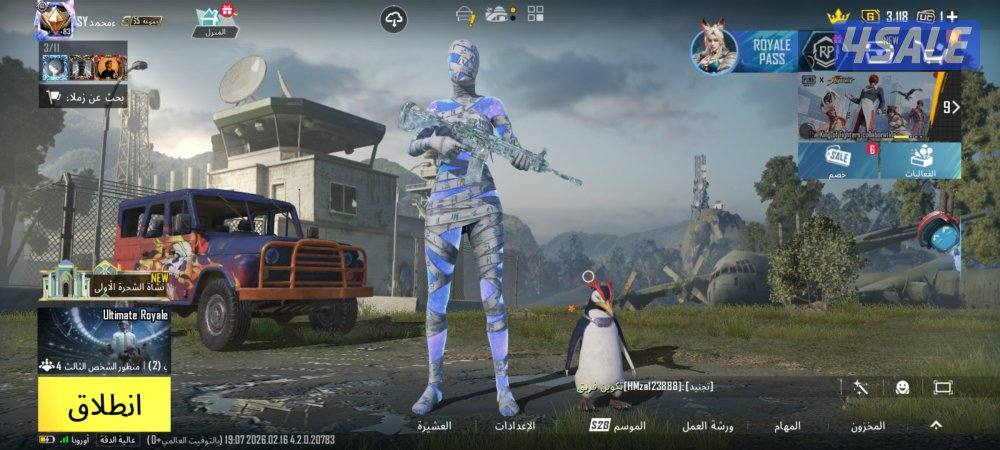Open the العشيرة clan menu

[434, 426]
